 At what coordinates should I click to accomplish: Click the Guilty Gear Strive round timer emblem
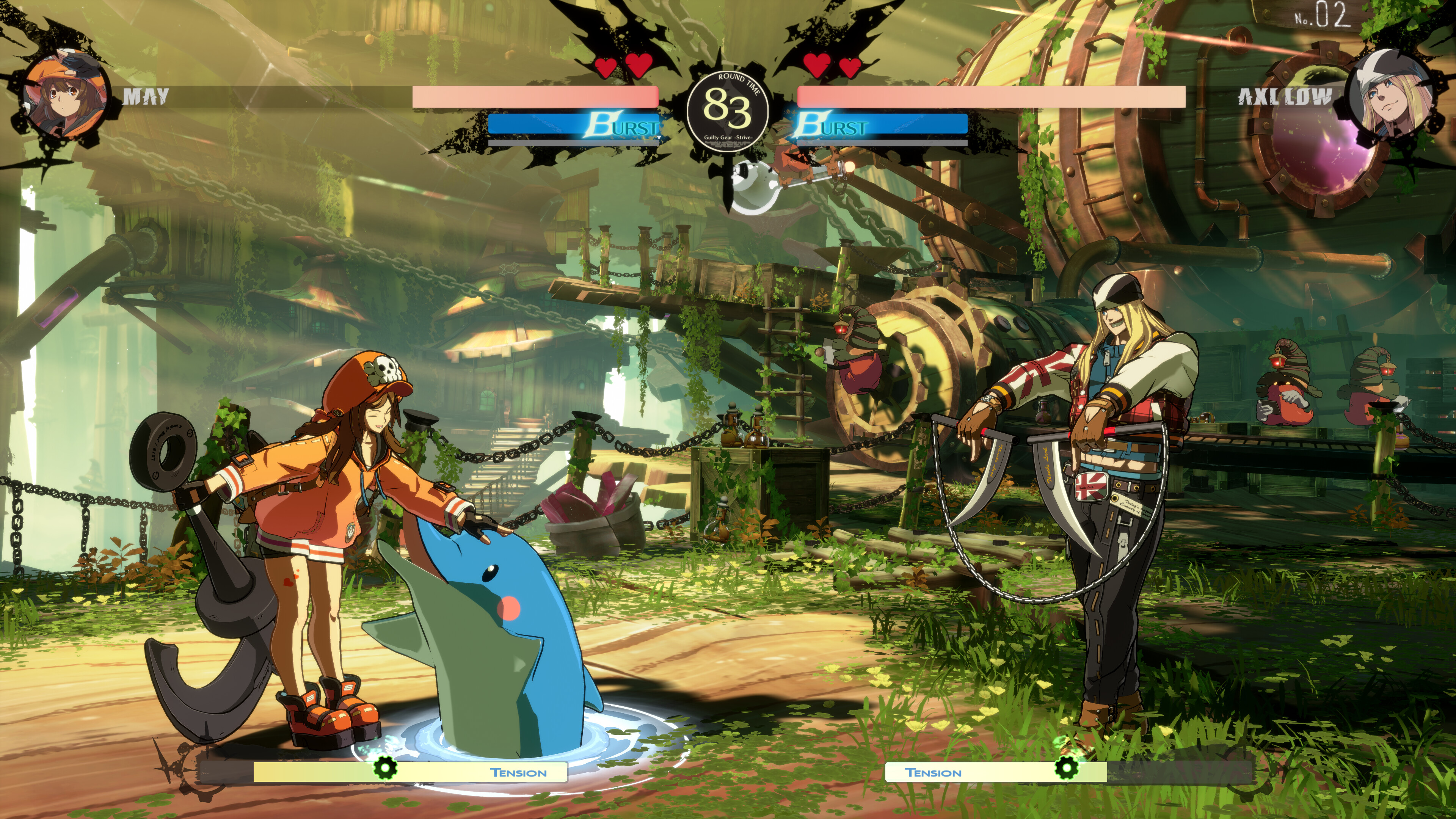click(x=728, y=112)
